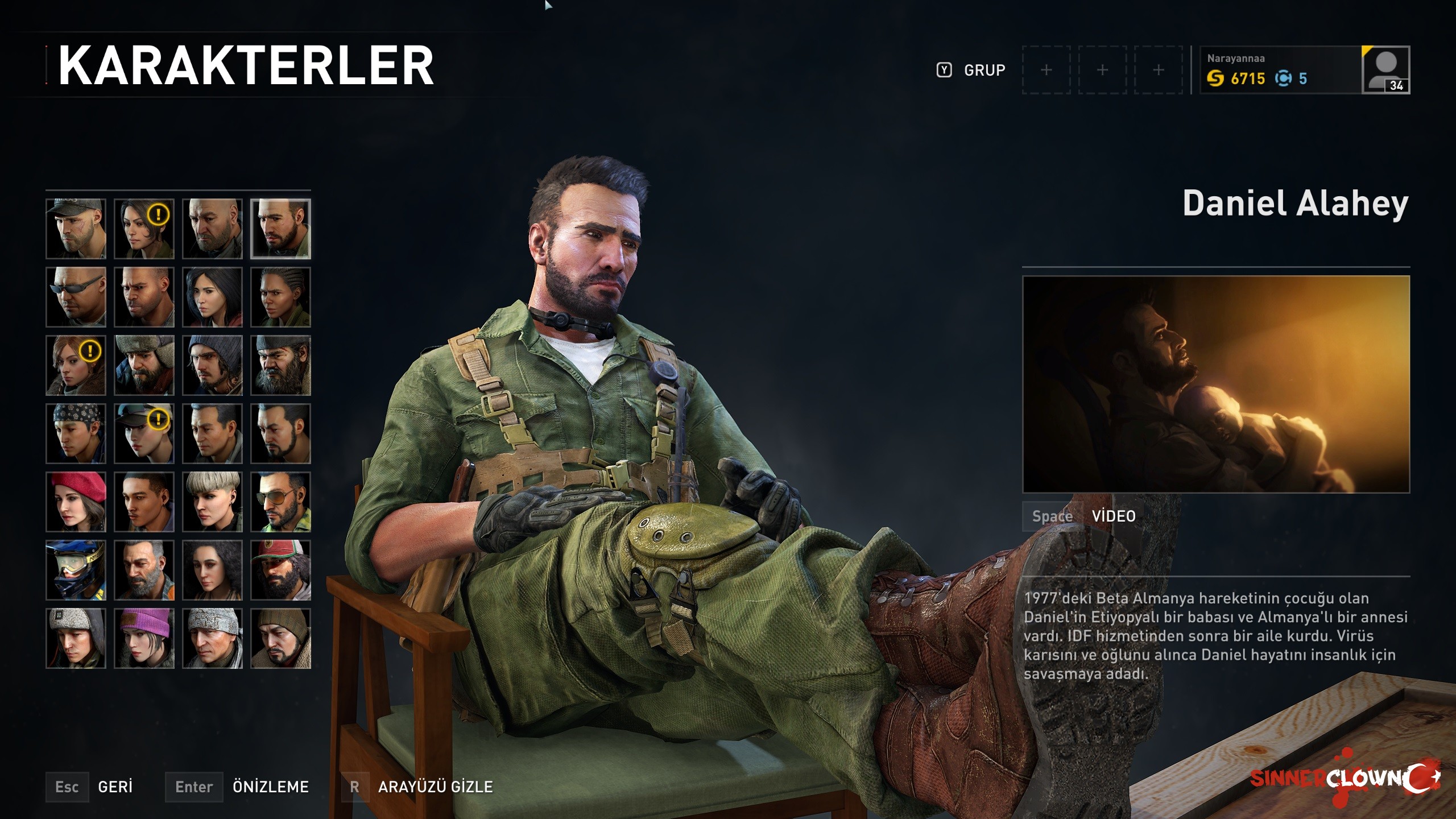Pick the woman with braided cornrow hair

tap(280, 297)
